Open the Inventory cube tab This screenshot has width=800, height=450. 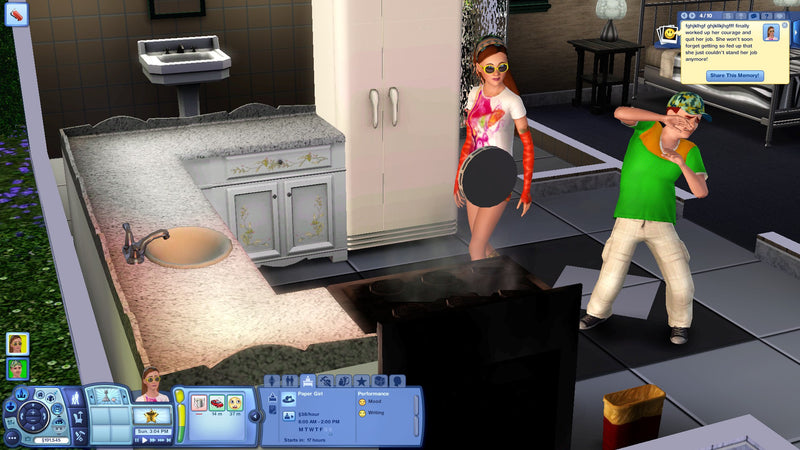tap(380, 381)
